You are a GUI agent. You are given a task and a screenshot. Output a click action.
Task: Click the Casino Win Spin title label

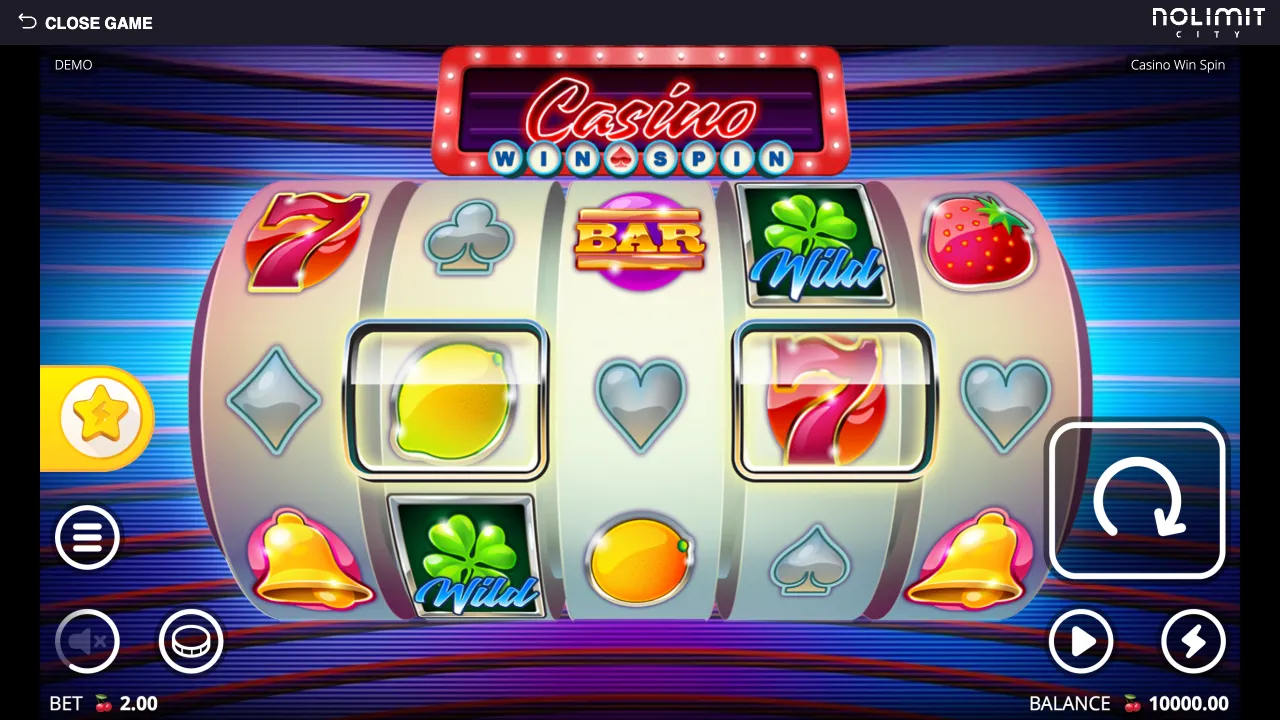point(1178,64)
